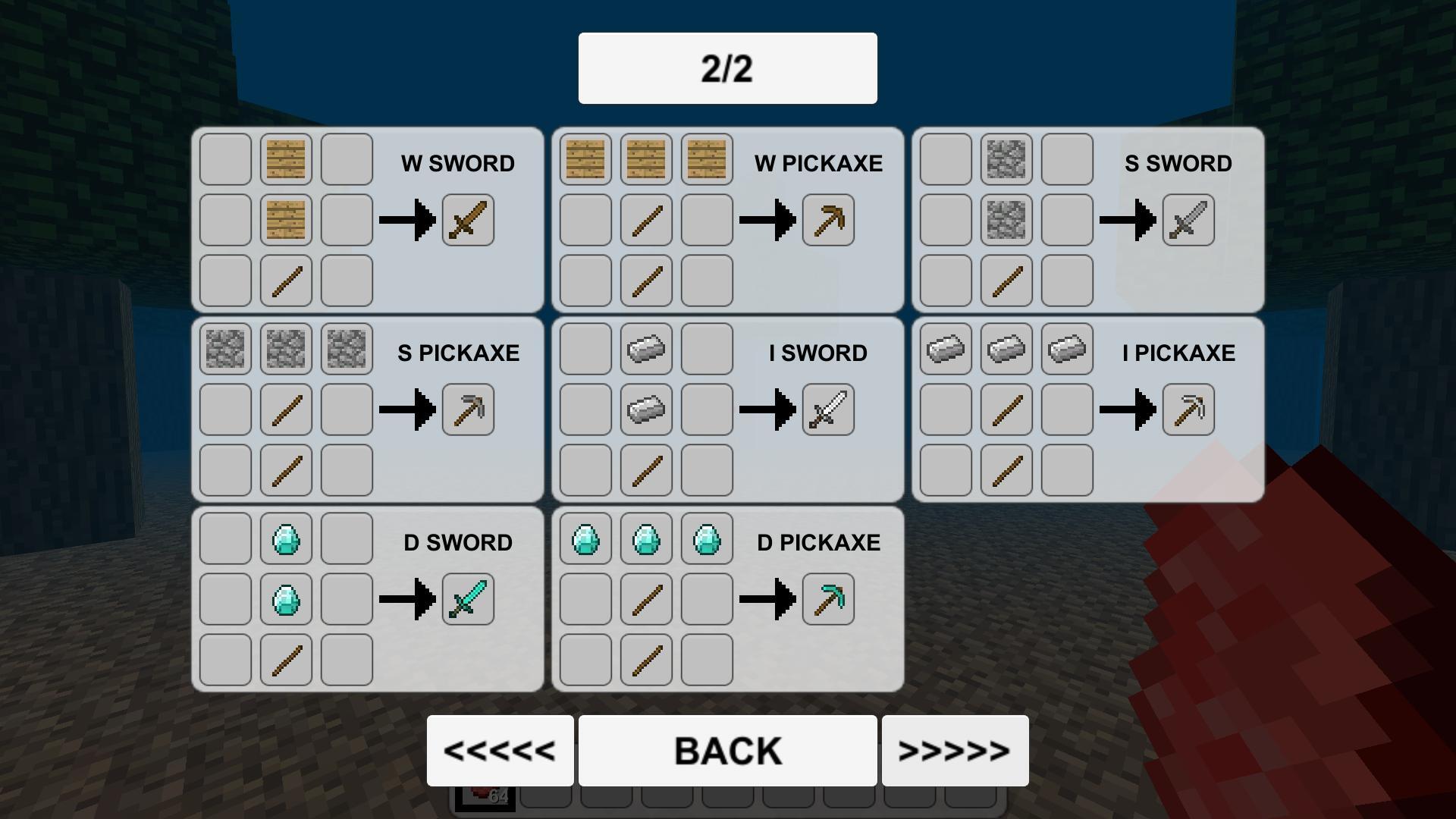Screen dimensions: 1456x819
Task: Click the 2/2 page indicator
Action: click(x=726, y=67)
